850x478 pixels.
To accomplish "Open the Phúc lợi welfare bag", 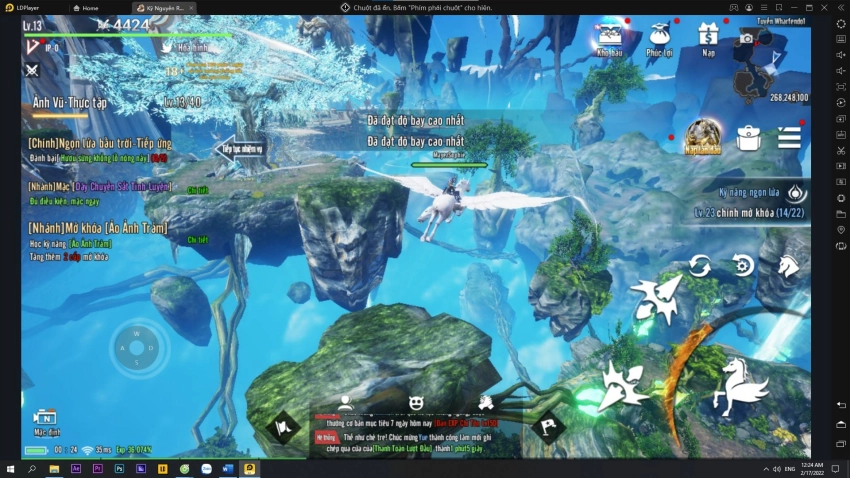I will [x=659, y=38].
